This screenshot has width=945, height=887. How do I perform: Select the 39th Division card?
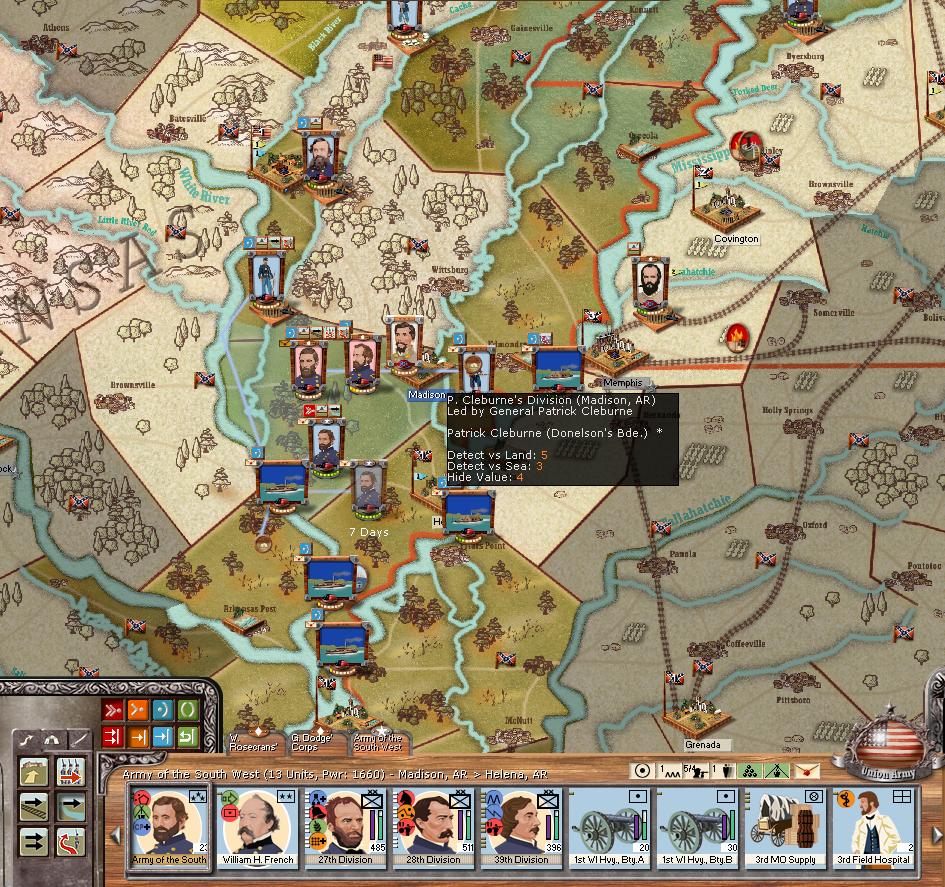(x=520, y=827)
